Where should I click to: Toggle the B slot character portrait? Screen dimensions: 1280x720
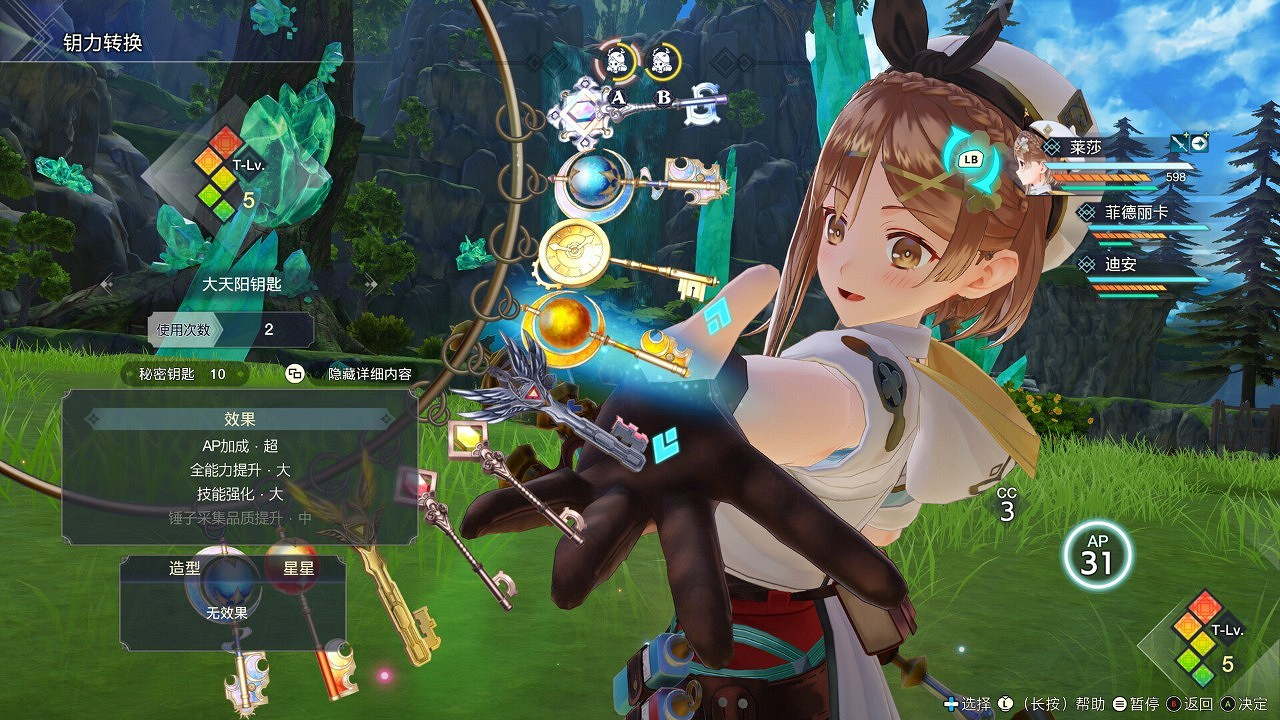point(662,60)
